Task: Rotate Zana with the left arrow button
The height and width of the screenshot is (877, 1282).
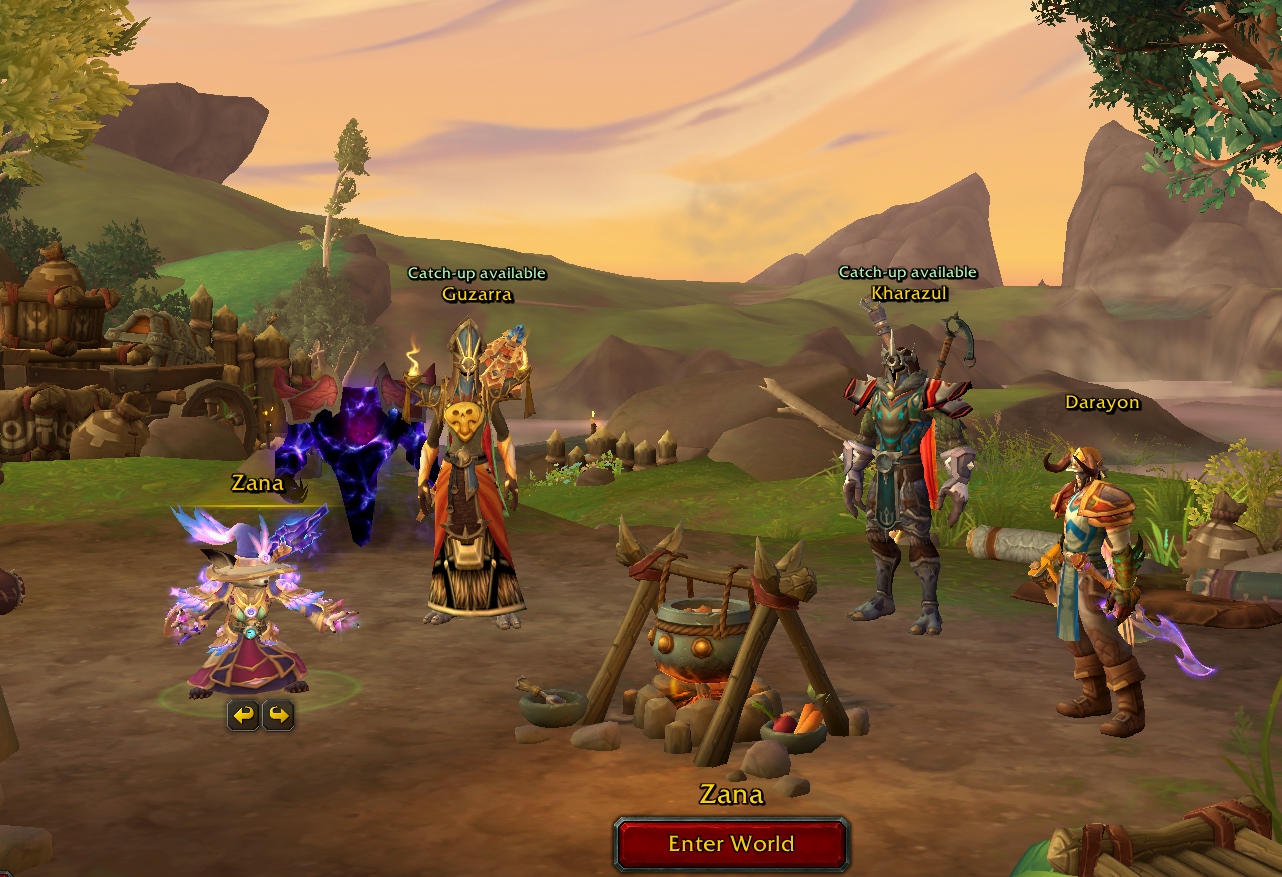Action: (243, 715)
